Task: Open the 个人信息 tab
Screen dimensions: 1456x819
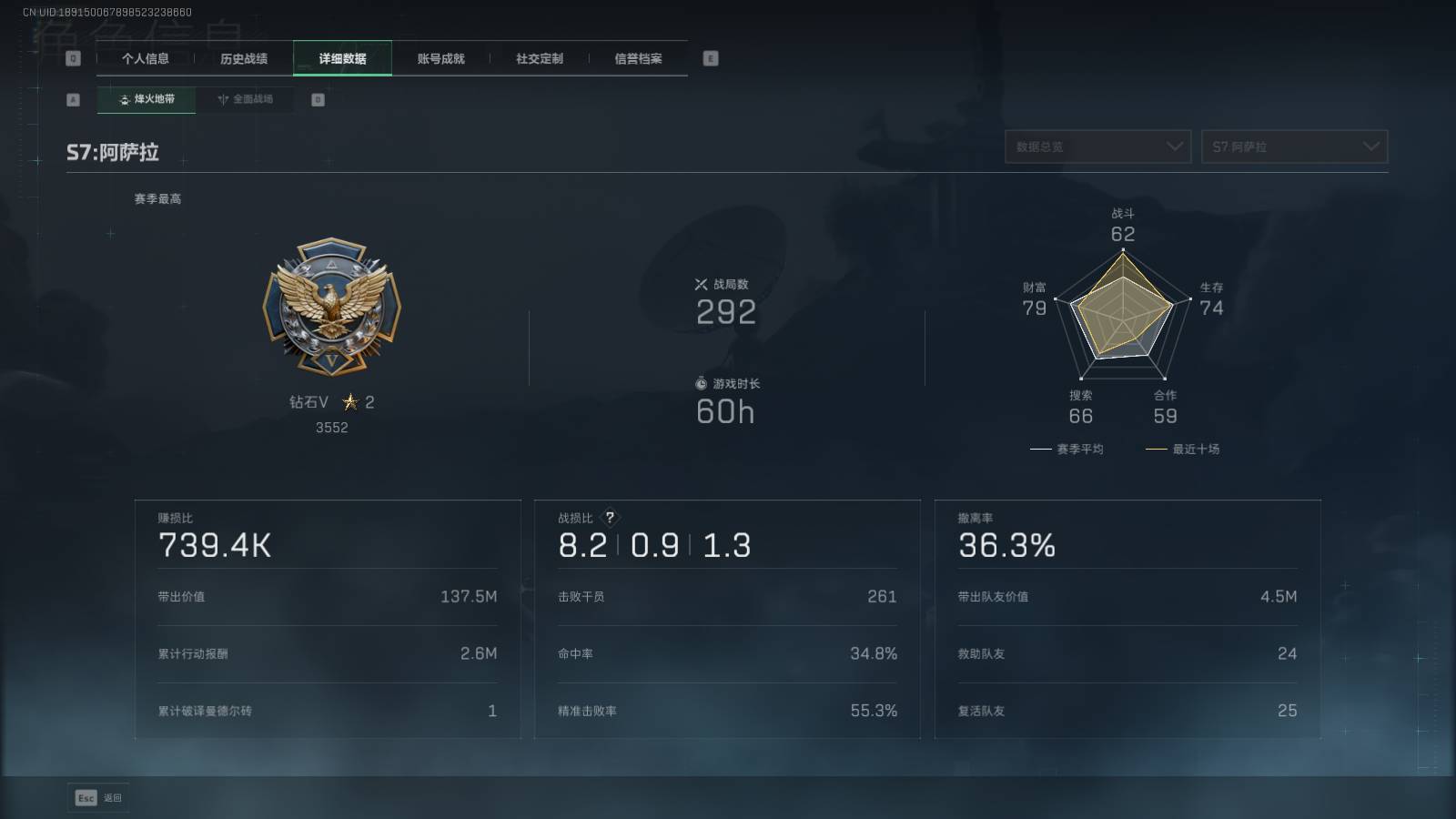Action: coord(146,58)
